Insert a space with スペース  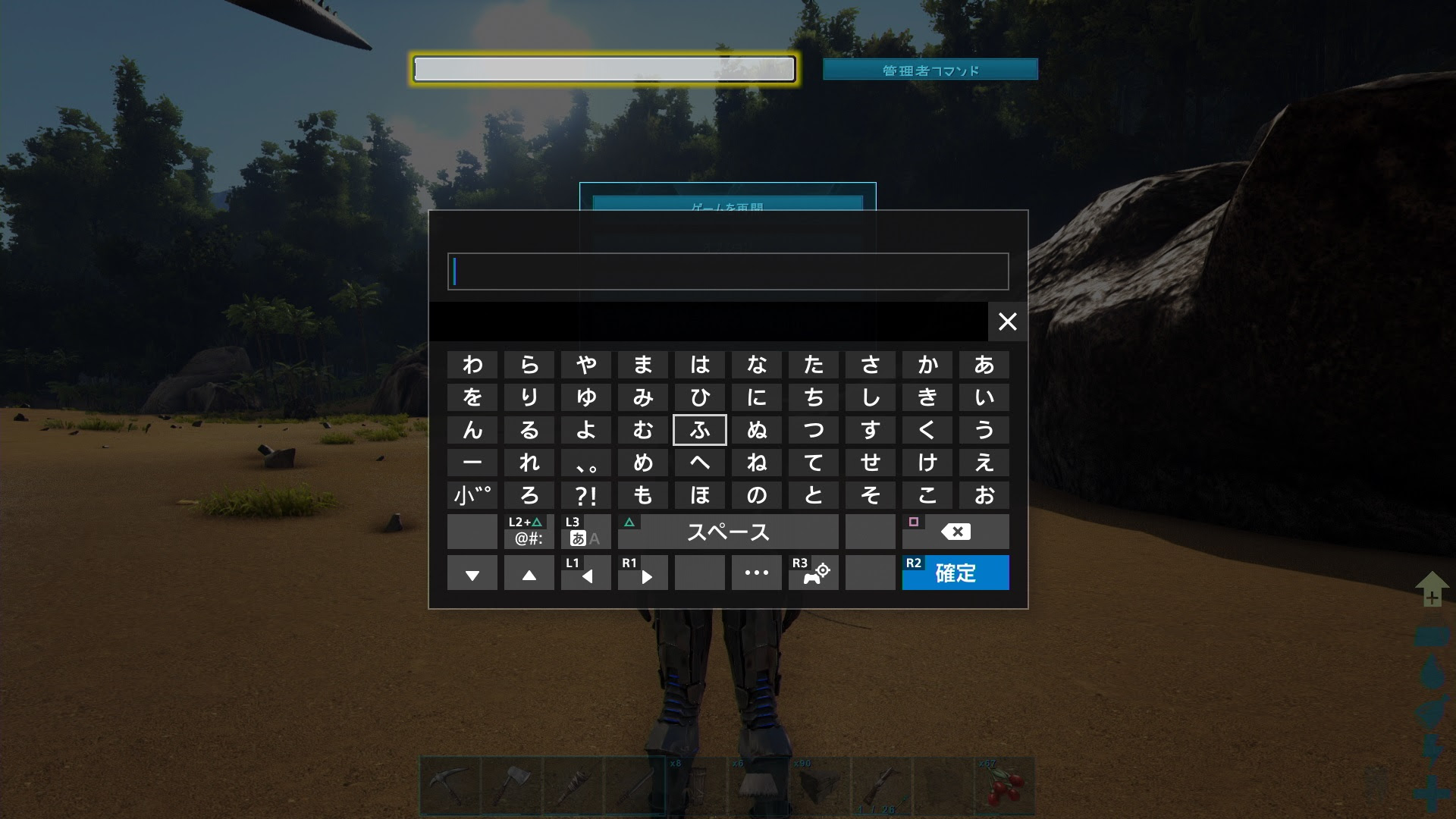pos(728,532)
